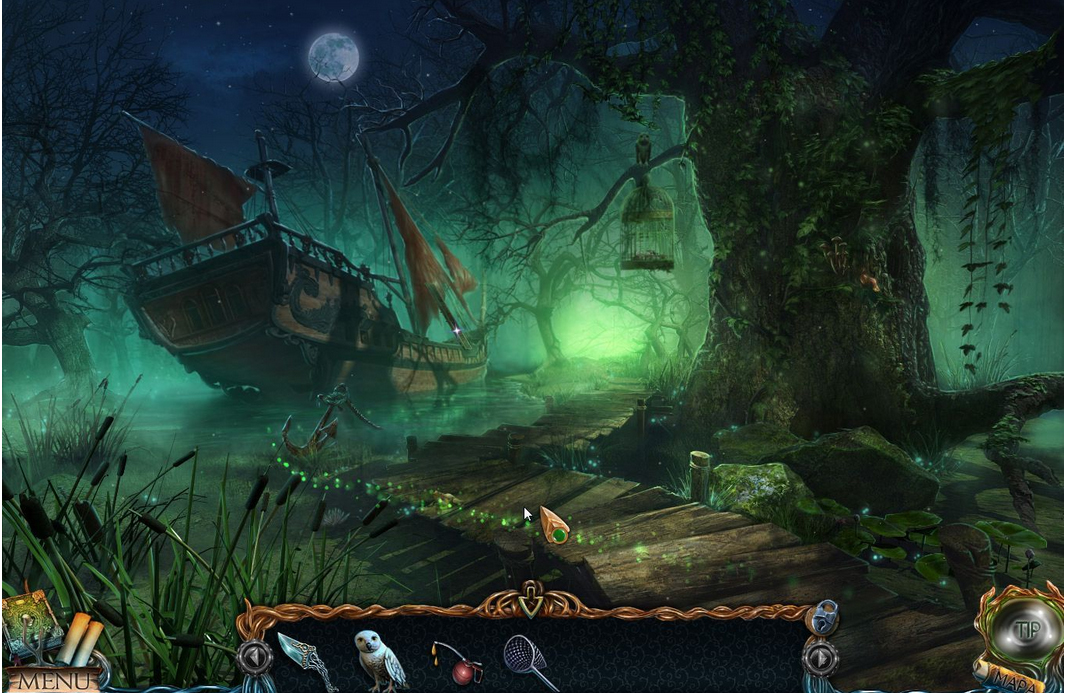Activate the TIP hint orb
The height and width of the screenshot is (693, 1067).
(x=1024, y=630)
